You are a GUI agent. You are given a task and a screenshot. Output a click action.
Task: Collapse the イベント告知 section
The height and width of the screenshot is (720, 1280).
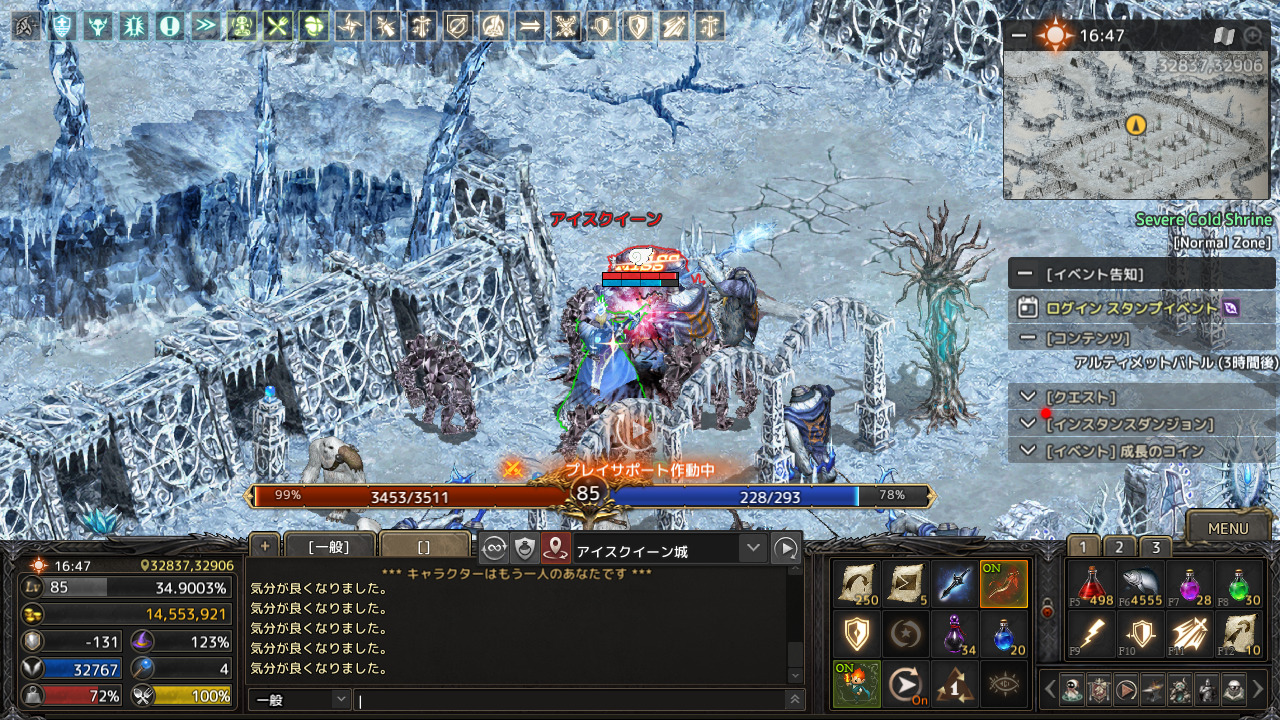click(x=1025, y=274)
